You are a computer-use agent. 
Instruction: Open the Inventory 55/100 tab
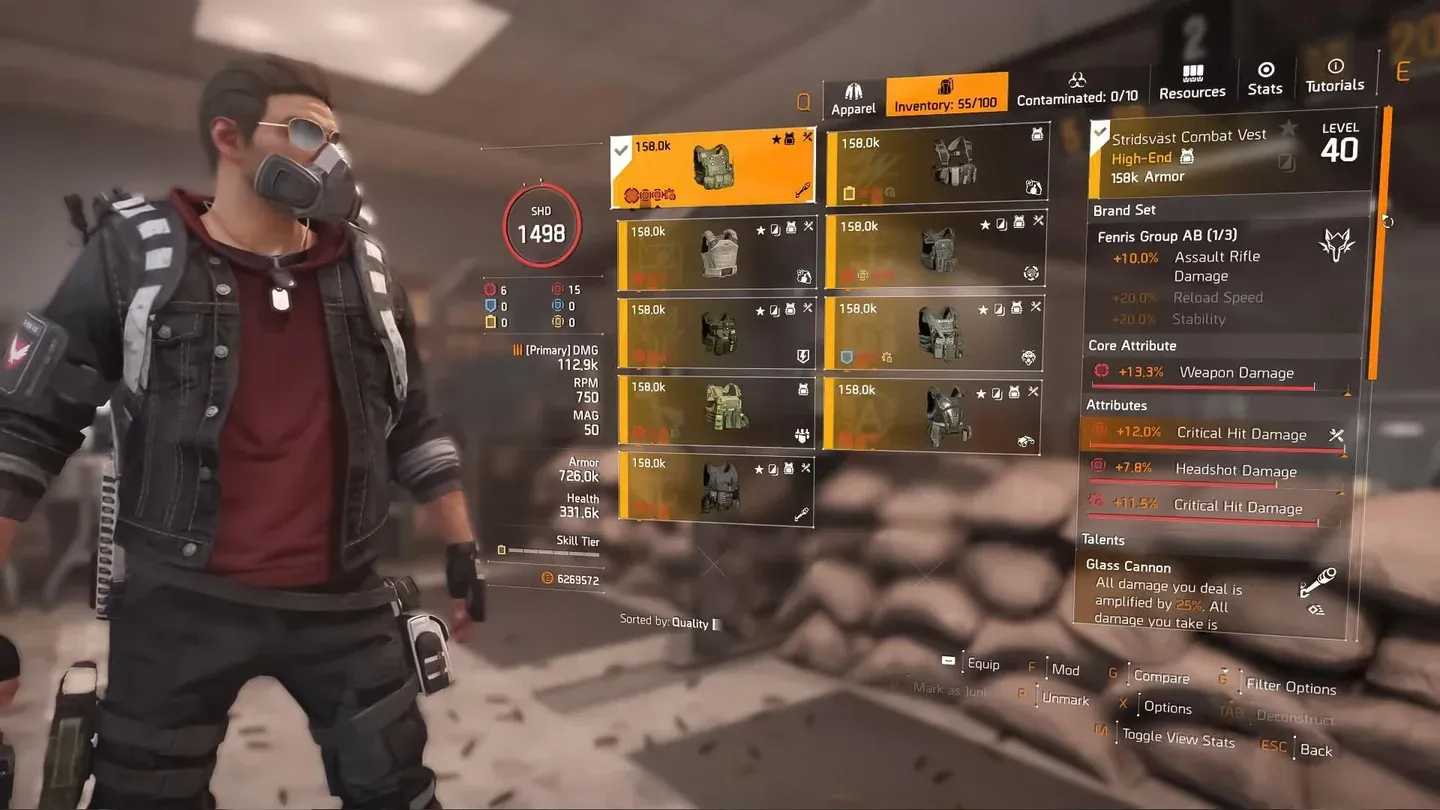[945, 95]
